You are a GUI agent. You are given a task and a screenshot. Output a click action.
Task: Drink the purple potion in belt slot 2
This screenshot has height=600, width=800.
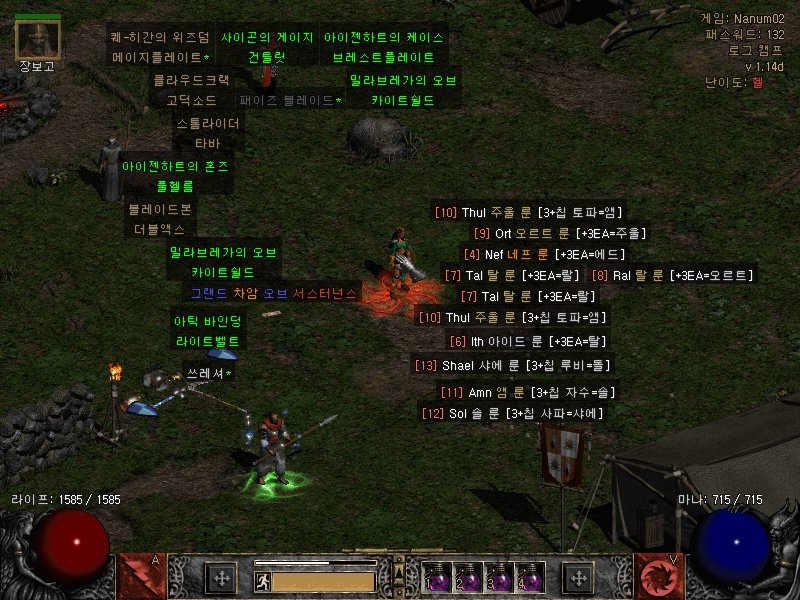coord(467,577)
